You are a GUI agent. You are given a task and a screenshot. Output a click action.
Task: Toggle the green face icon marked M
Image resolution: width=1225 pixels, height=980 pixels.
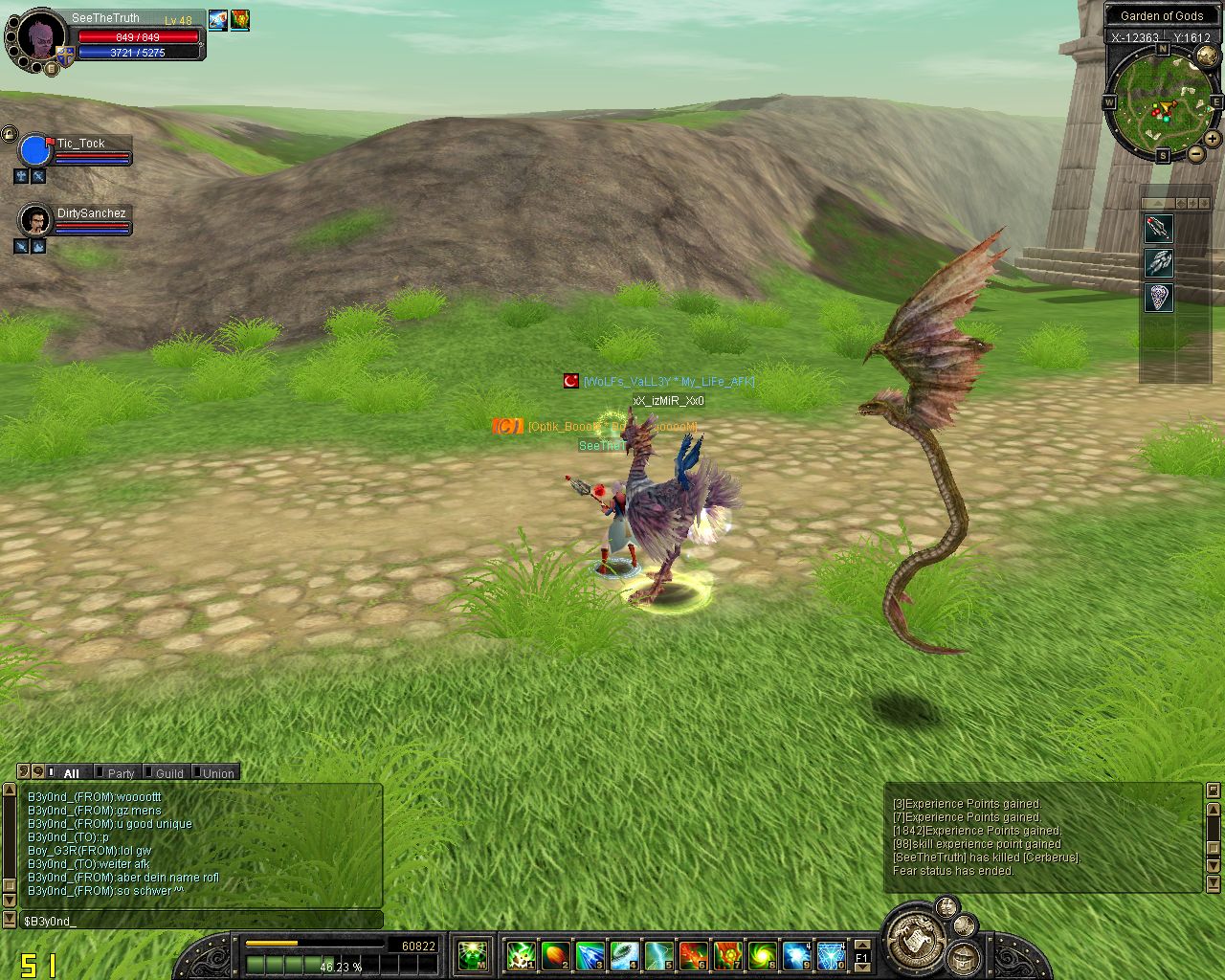point(473,954)
